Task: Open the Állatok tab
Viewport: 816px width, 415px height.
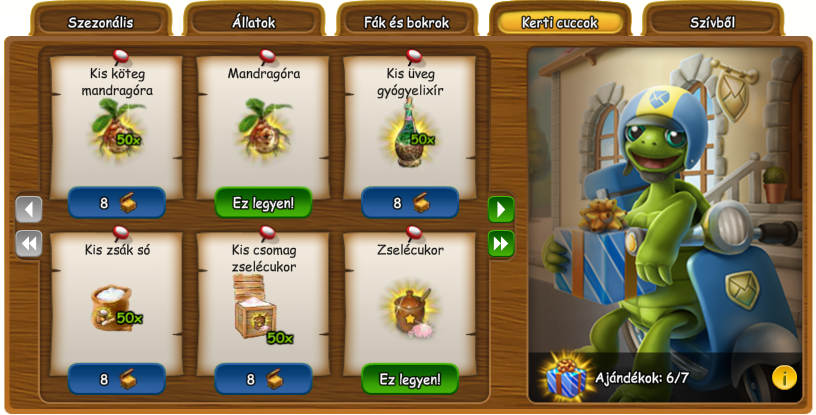Action: [x=254, y=22]
